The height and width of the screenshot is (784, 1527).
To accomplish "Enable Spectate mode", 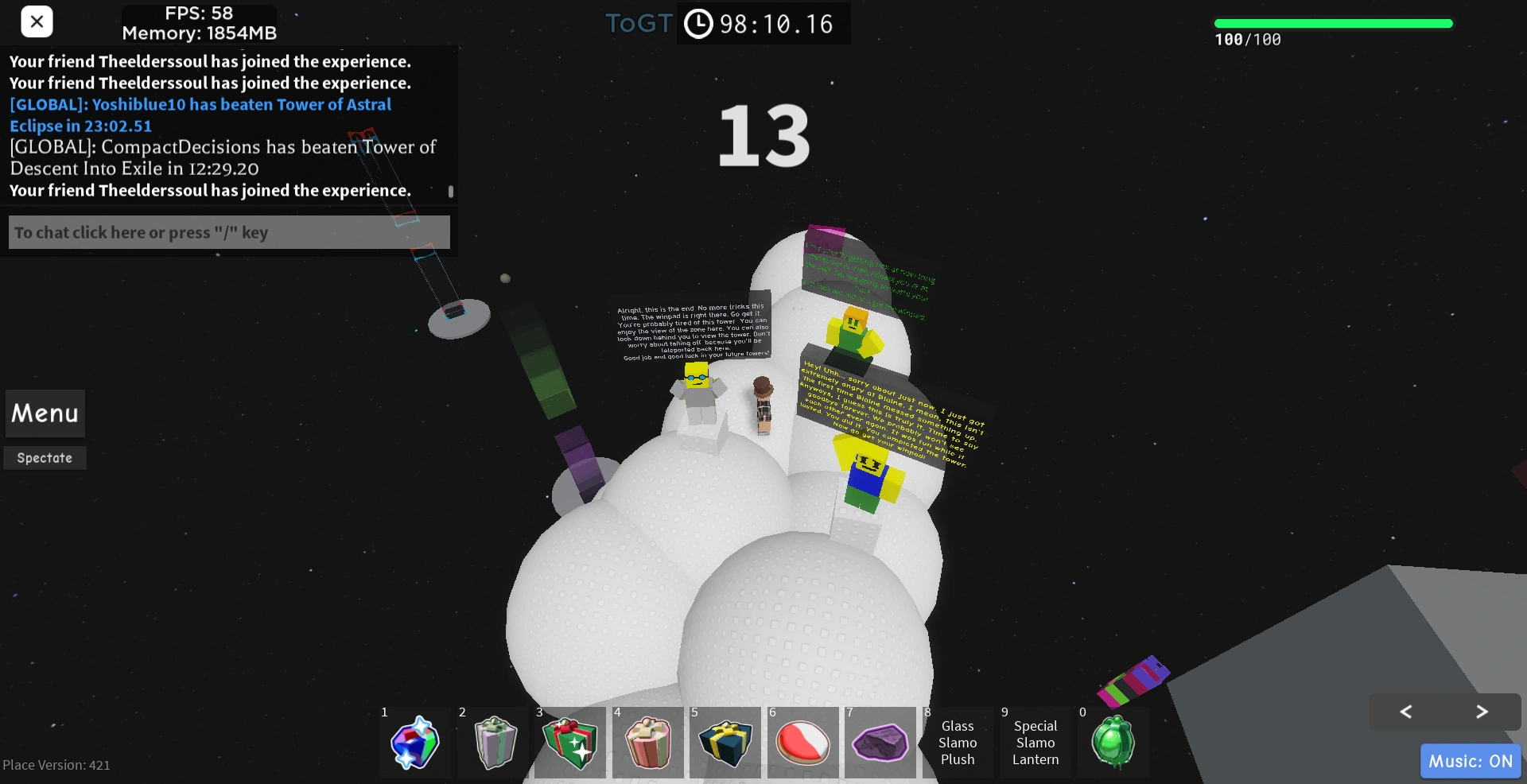I will (x=45, y=457).
